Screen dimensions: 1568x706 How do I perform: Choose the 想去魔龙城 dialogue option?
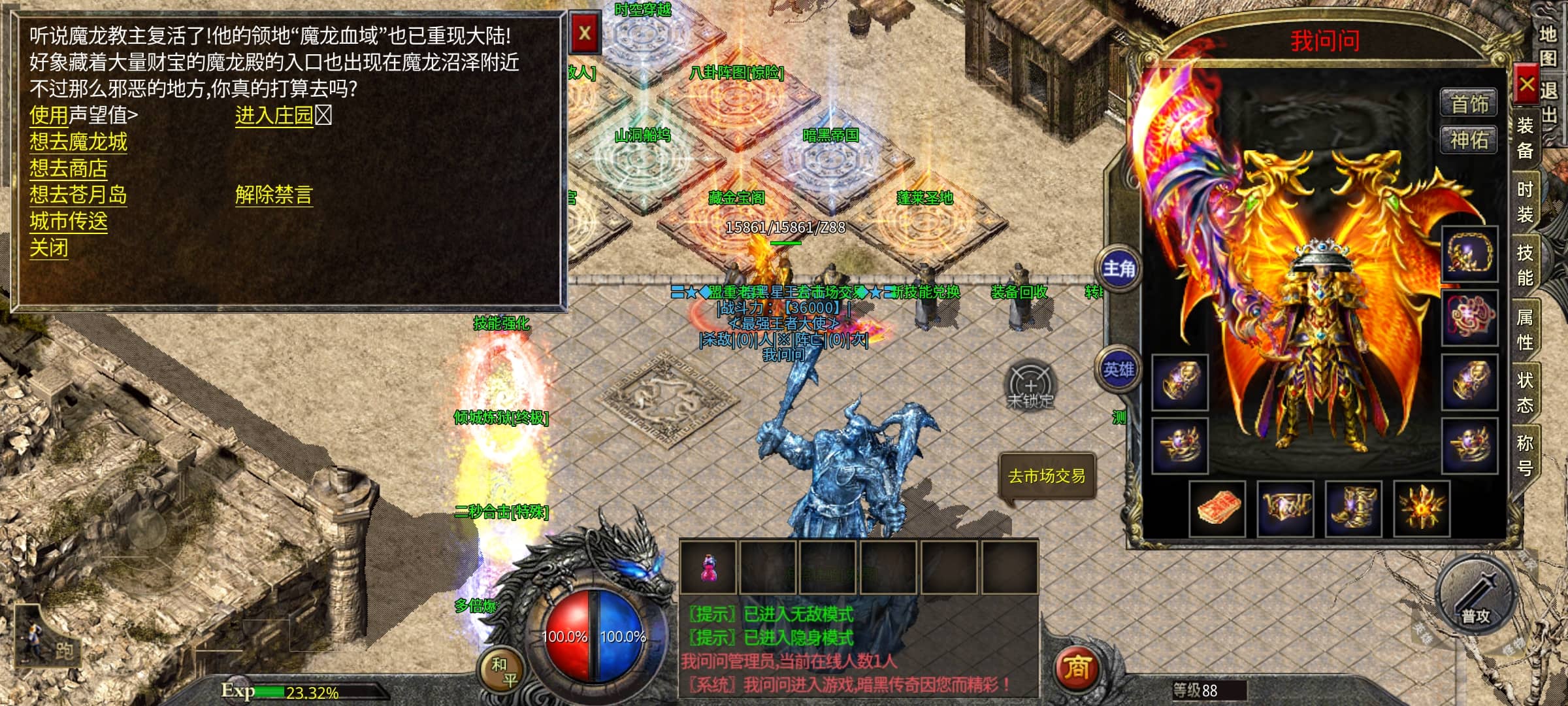pos(78,142)
